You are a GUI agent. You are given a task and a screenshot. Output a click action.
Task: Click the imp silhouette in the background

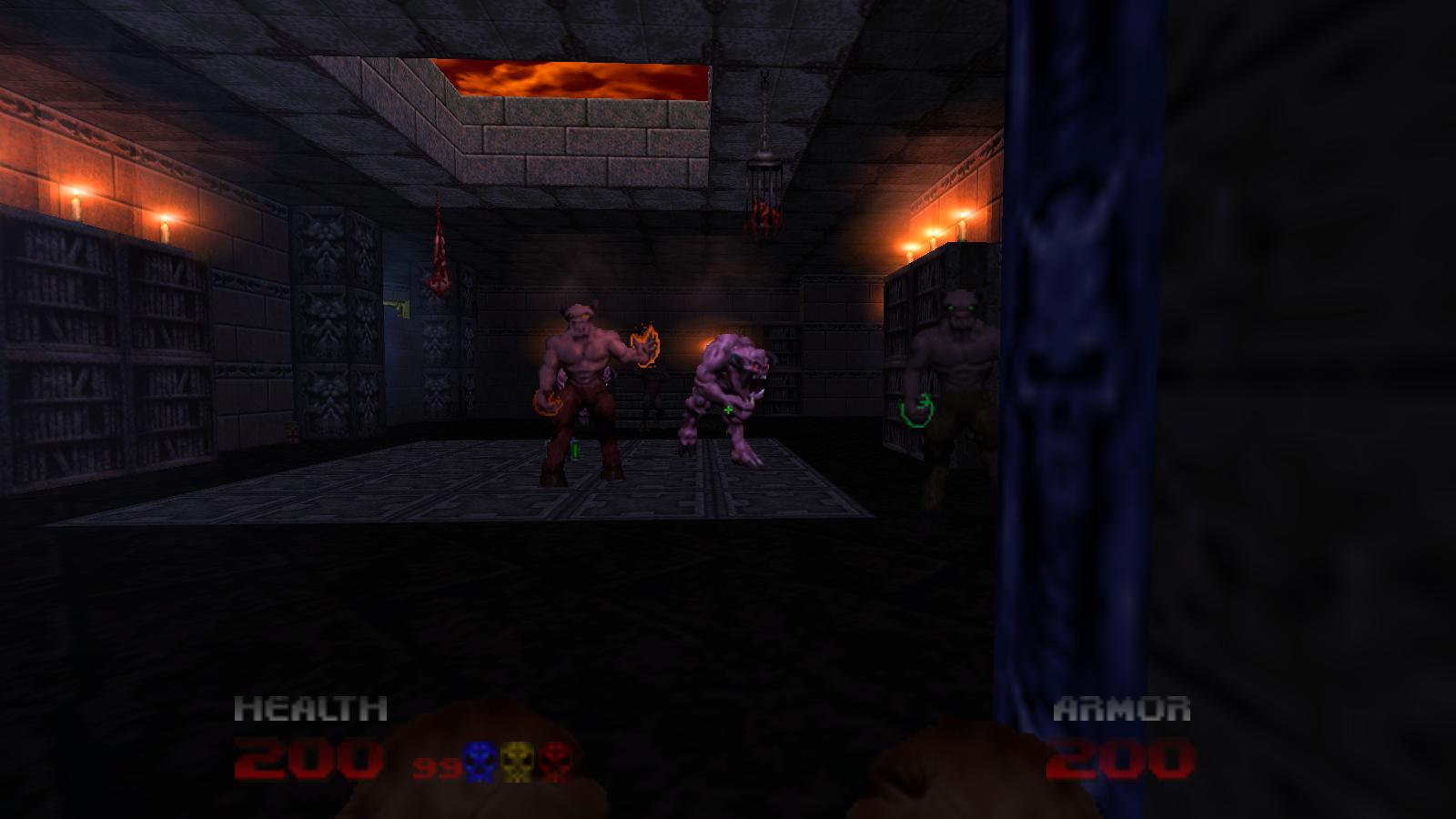(652, 400)
